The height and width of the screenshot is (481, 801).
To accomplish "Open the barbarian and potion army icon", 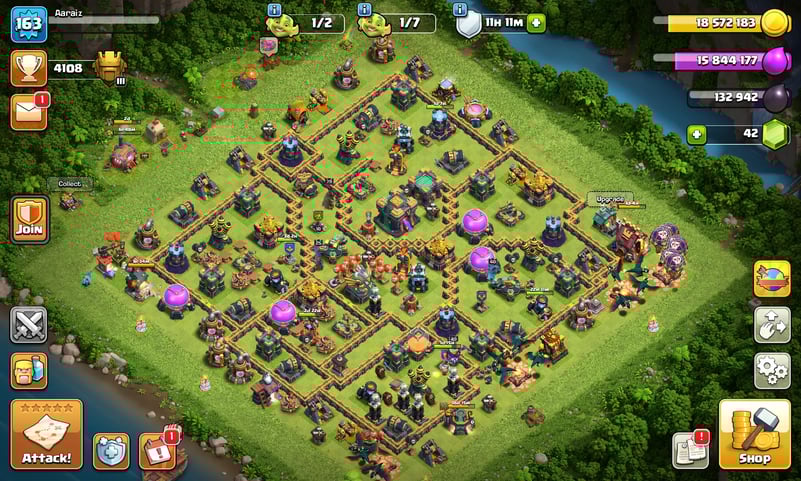I will click(x=29, y=370).
